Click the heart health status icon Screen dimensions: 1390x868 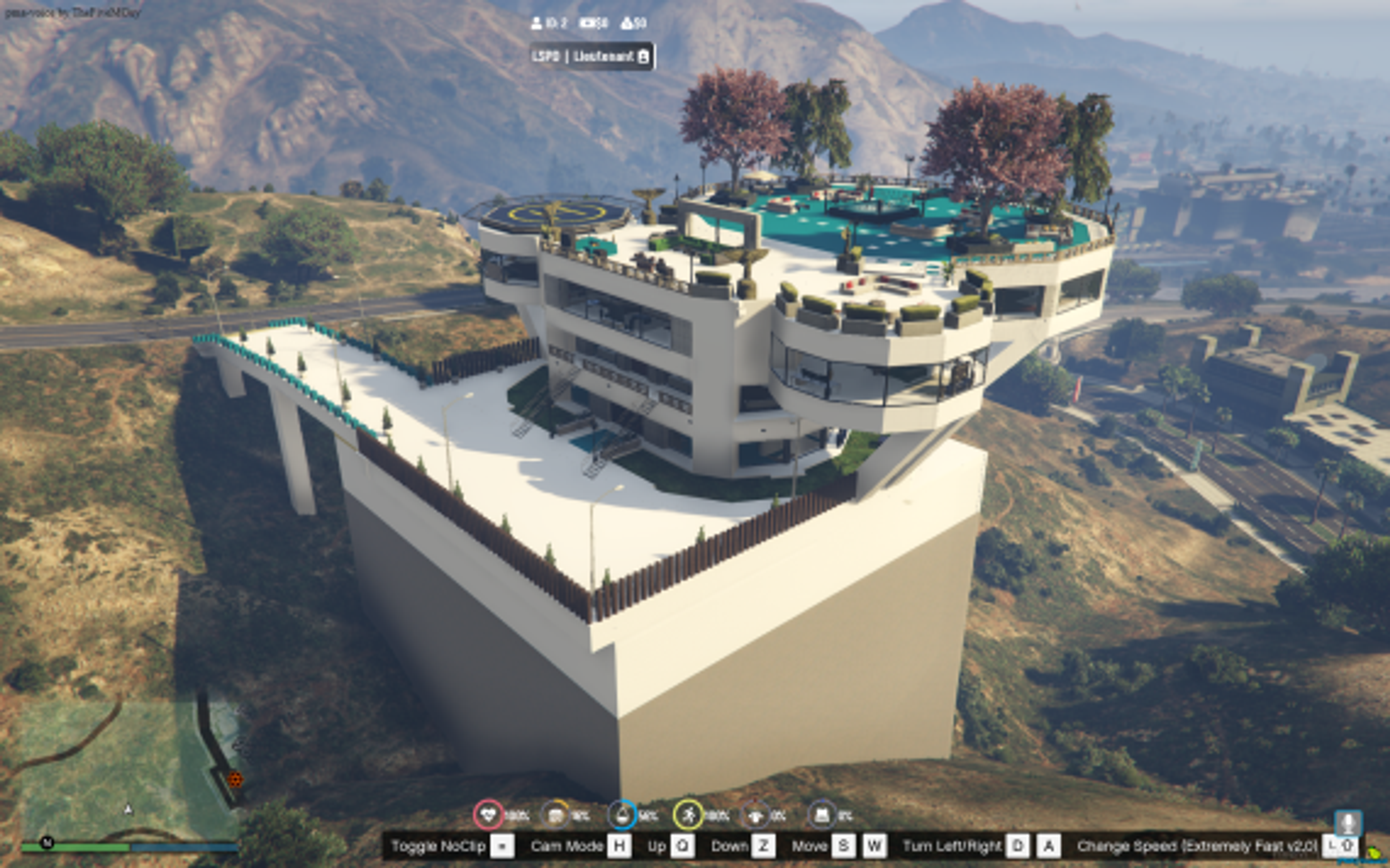[488, 815]
